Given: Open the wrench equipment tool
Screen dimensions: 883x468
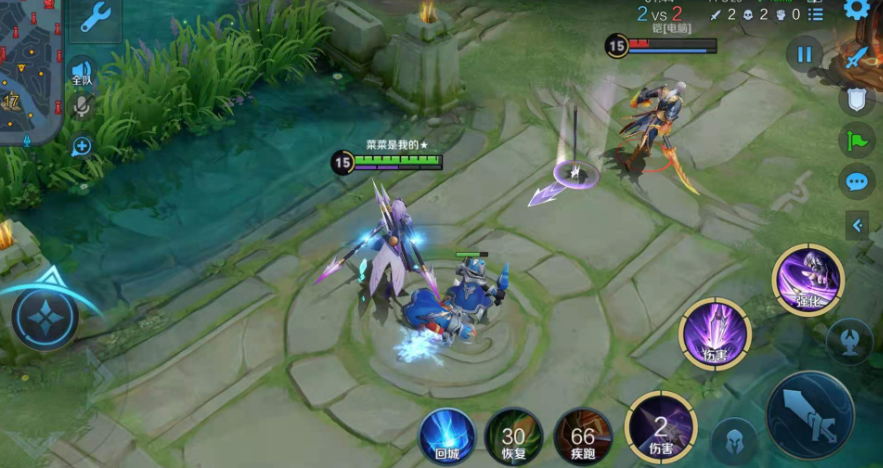Looking at the screenshot, I should tap(95, 17).
